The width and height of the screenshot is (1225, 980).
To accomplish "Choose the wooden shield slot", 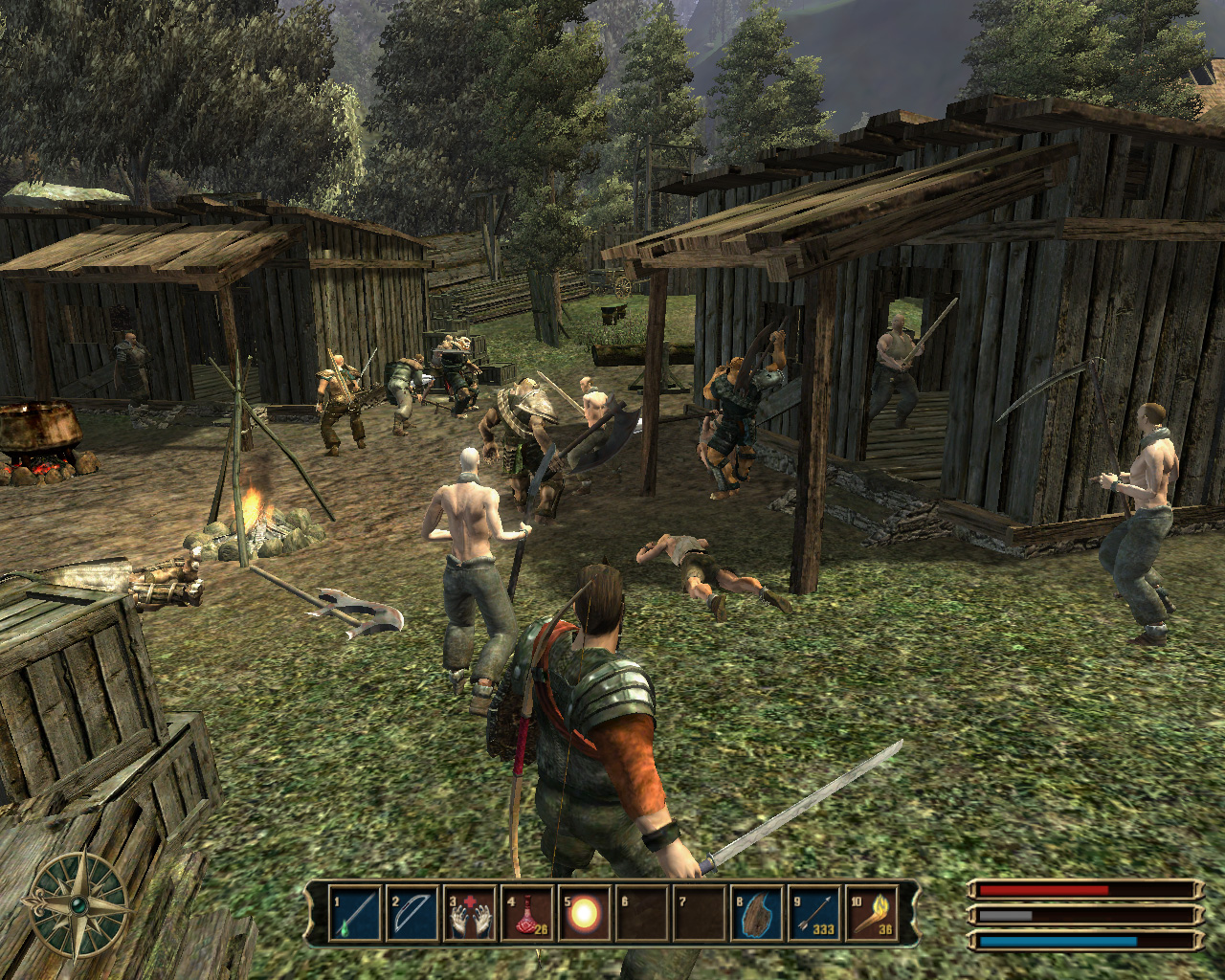I will pos(758,914).
